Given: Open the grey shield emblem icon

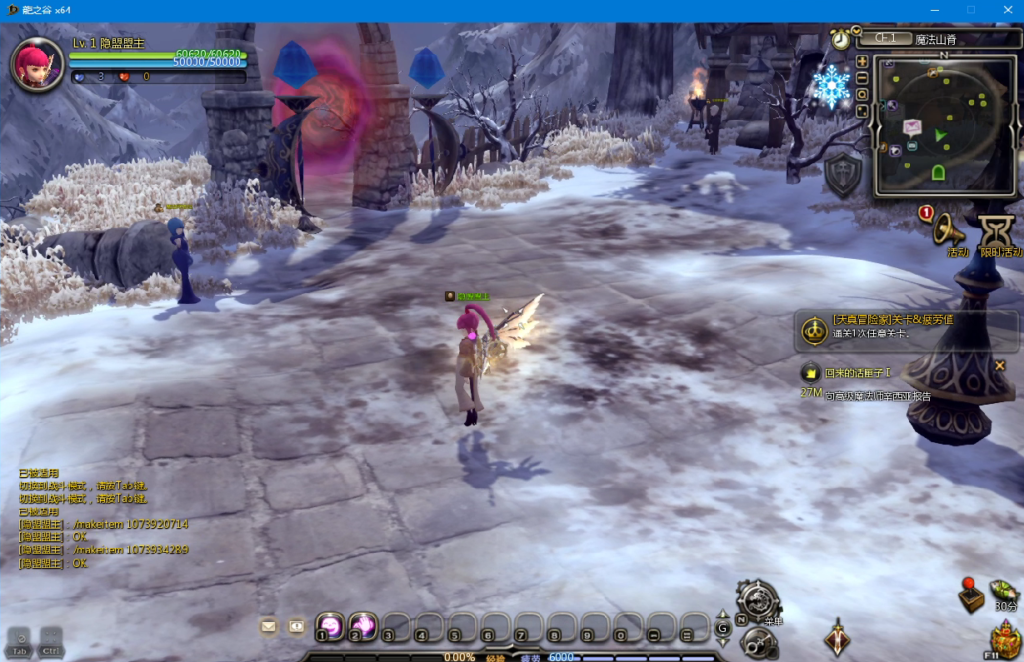Looking at the screenshot, I should 843,175.
